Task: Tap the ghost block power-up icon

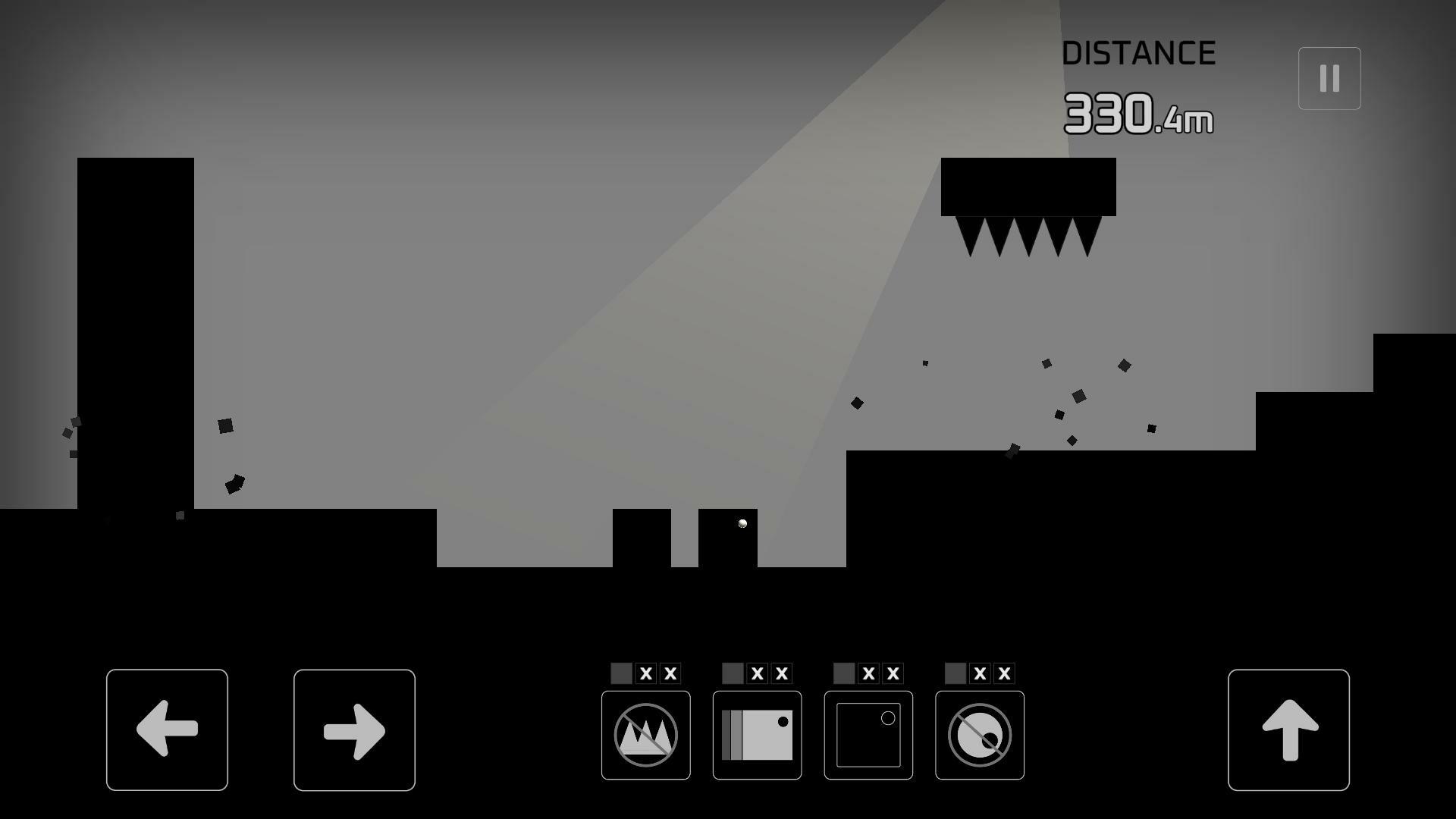Action: 868,733
